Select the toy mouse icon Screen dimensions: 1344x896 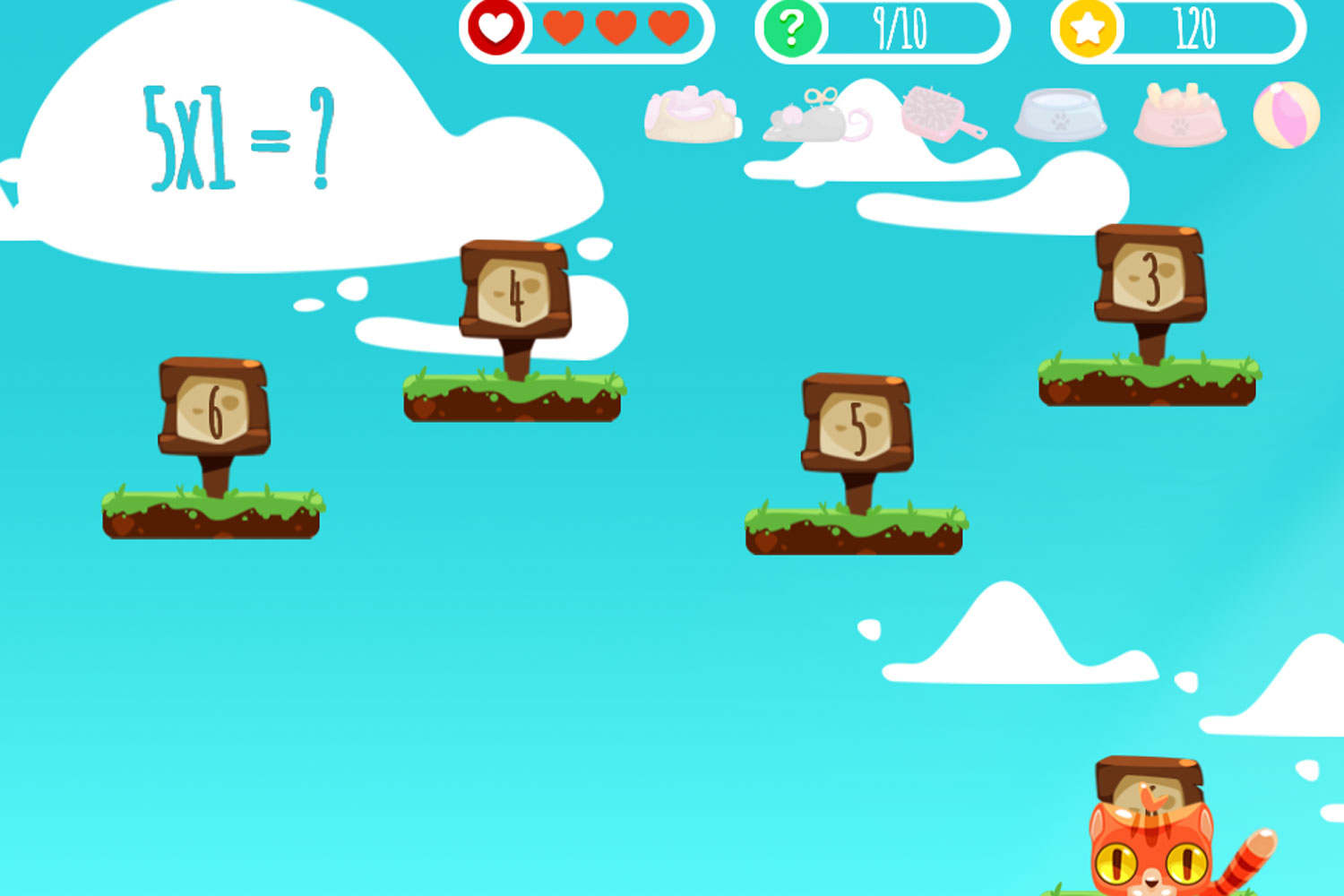tap(811, 121)
